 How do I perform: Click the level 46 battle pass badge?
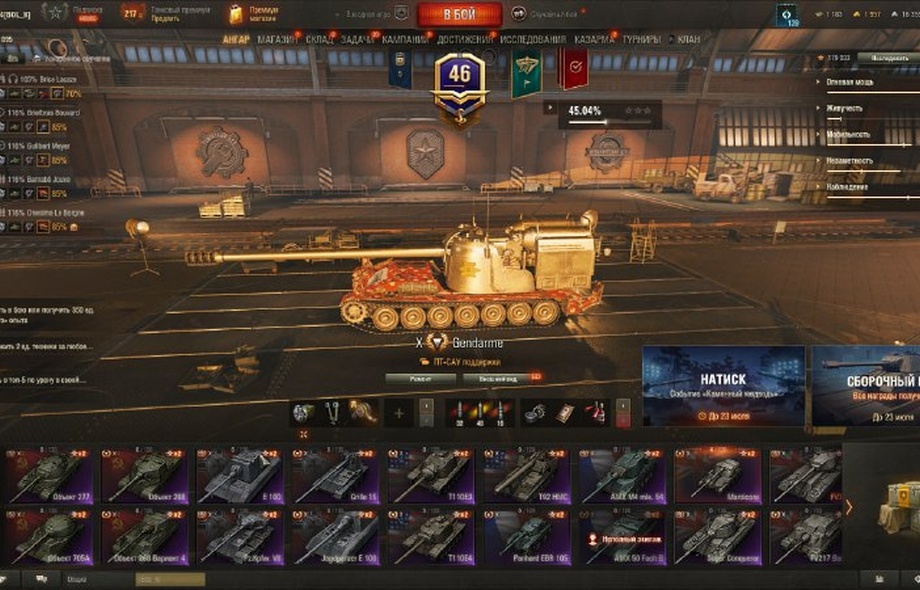[x=459, y=78]
